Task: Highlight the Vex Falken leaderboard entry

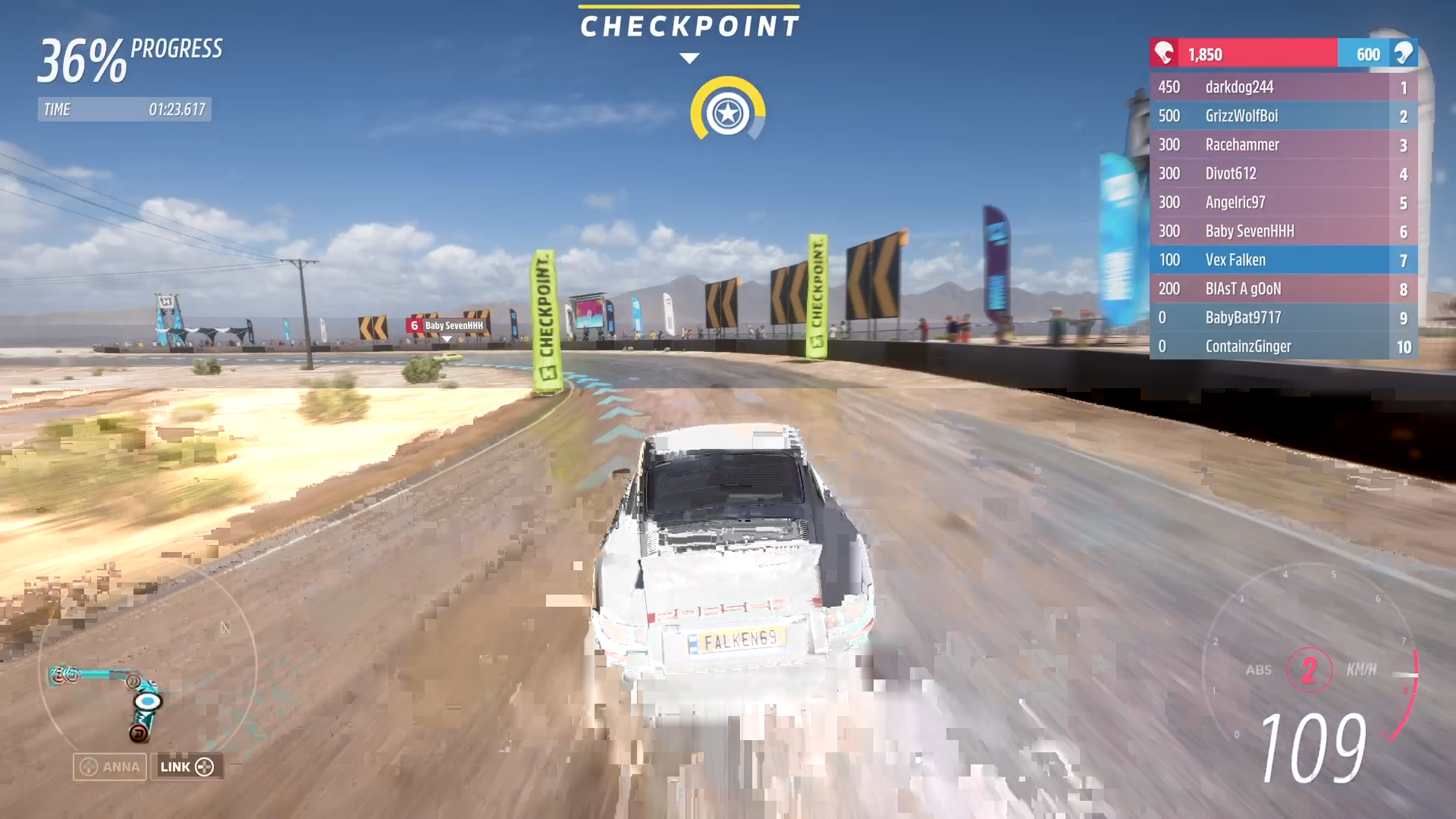Action: click(x=1283, y=260)
